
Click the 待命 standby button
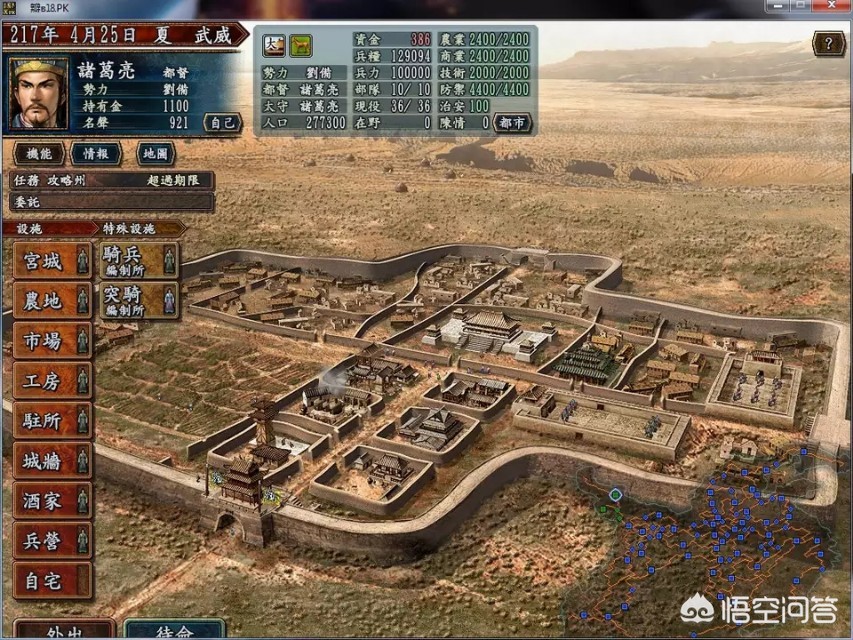tap(174, 631)
